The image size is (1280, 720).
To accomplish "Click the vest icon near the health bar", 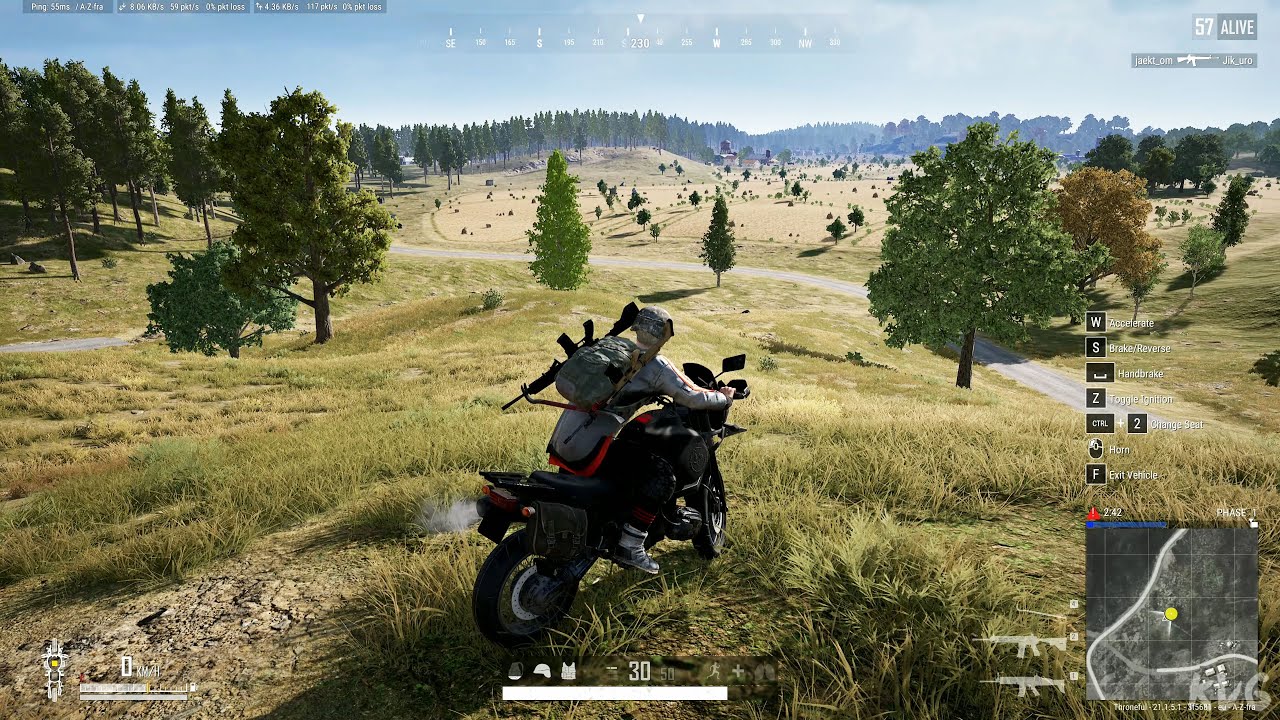I will [x=569, y=670].
